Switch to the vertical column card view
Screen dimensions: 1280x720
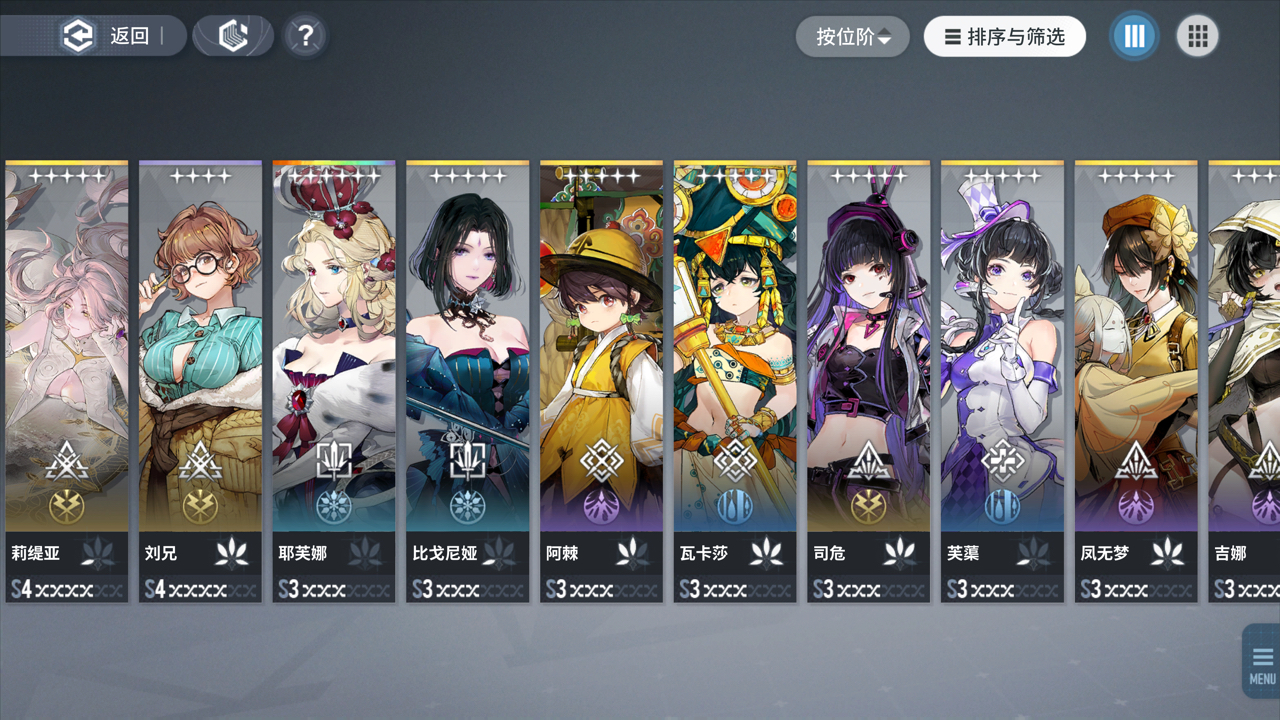point(1134,37)
